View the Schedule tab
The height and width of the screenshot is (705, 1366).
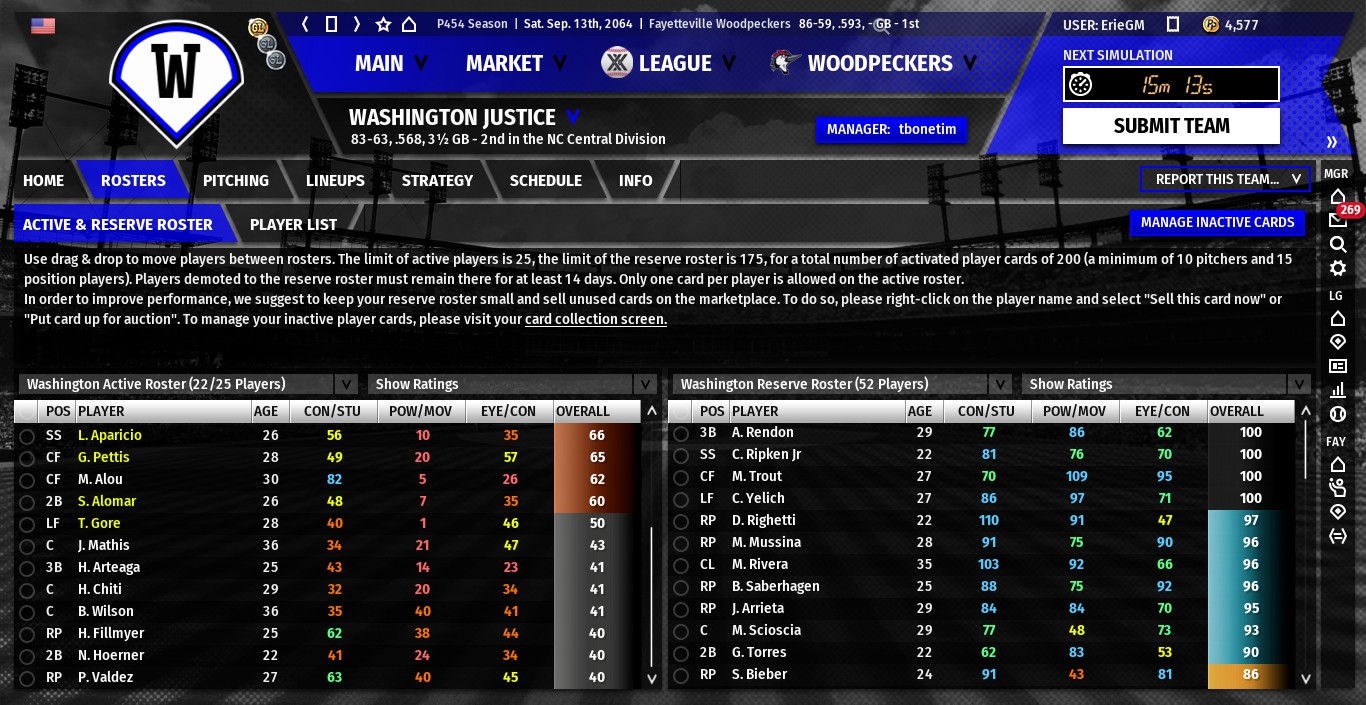point(545,180)
